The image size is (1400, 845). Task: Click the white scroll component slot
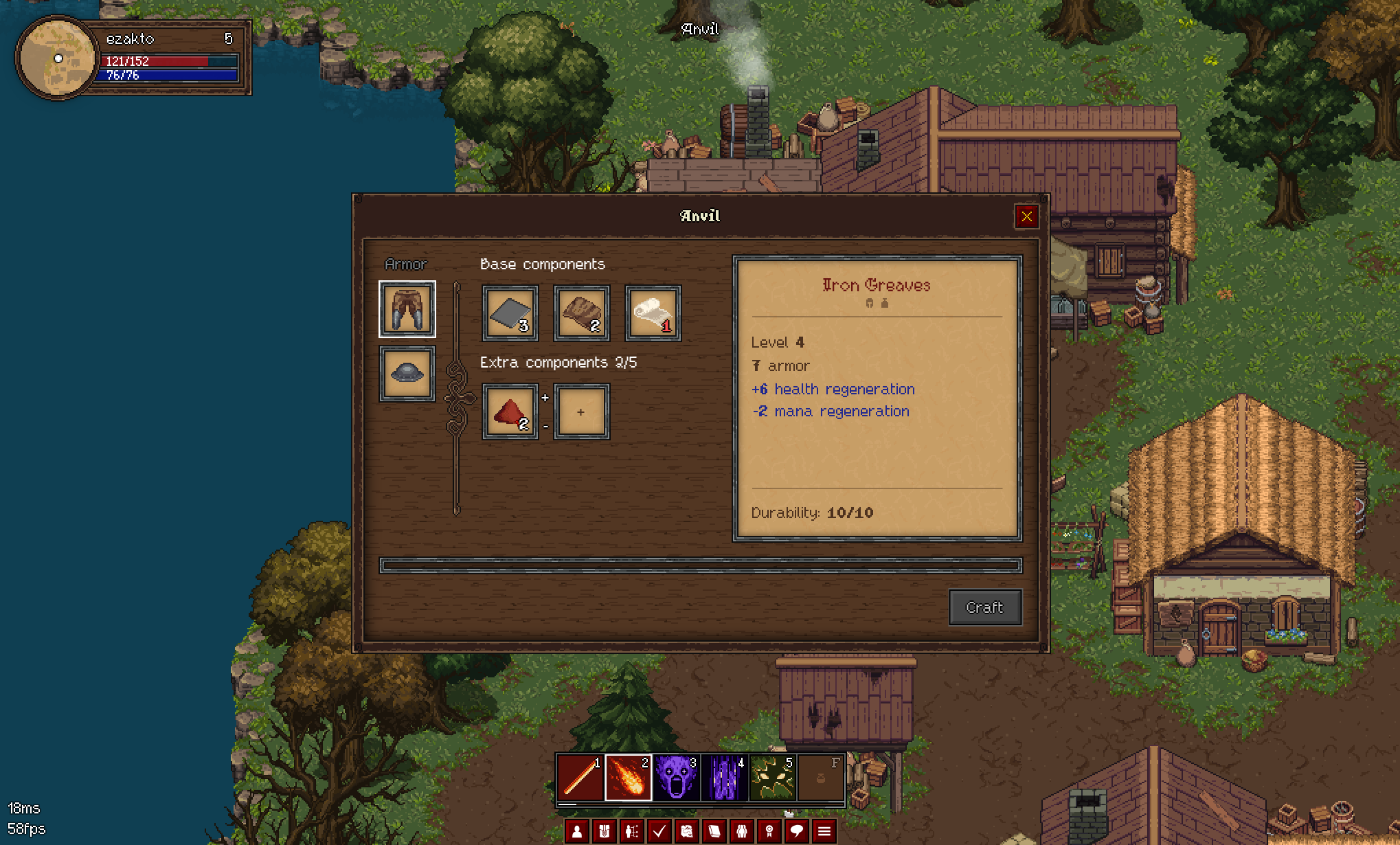(653, 313)
